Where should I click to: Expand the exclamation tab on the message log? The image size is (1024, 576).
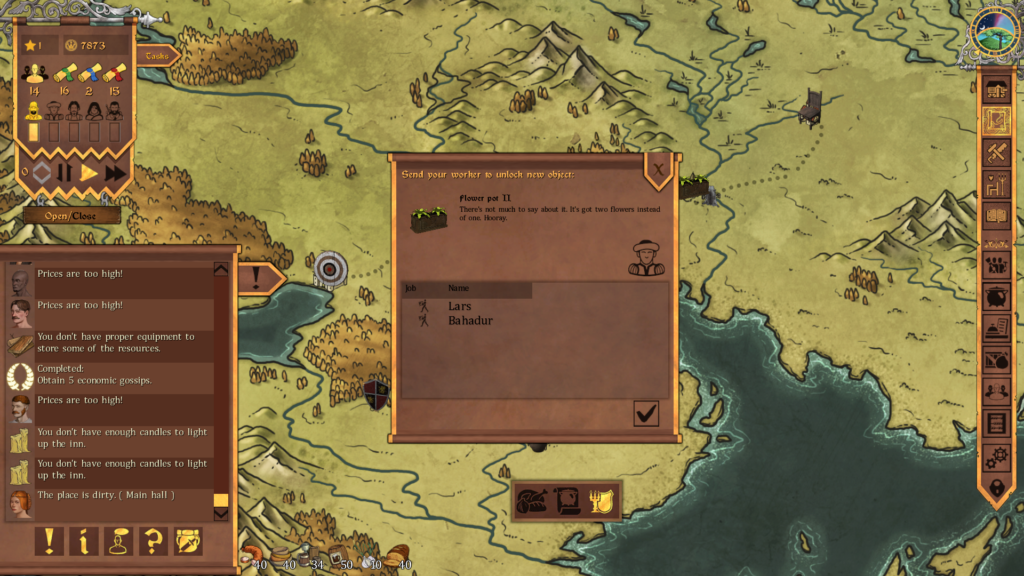(257, 278)
